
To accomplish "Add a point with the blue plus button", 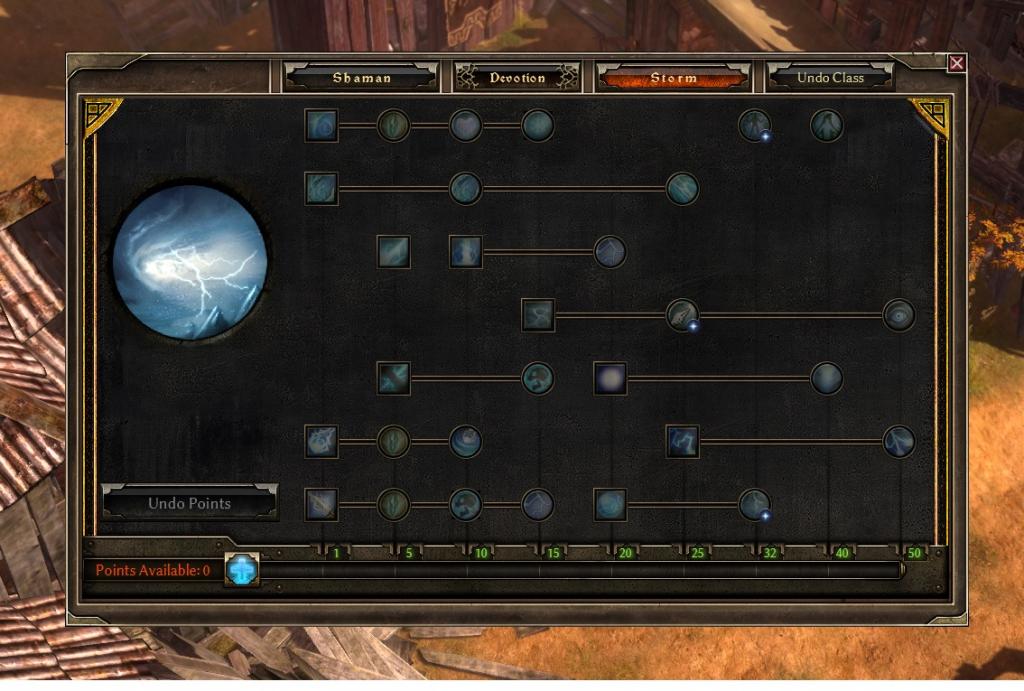I will click(241, 569).
